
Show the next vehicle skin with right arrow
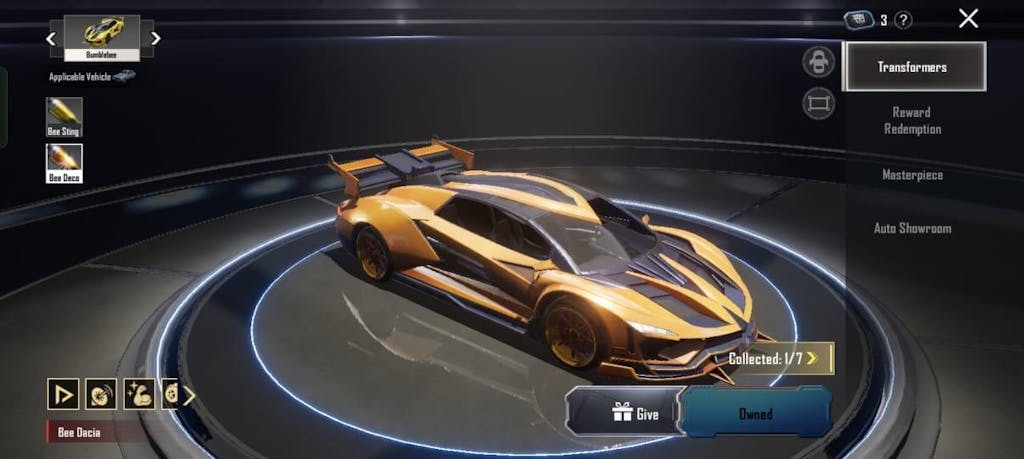[155, 38]
